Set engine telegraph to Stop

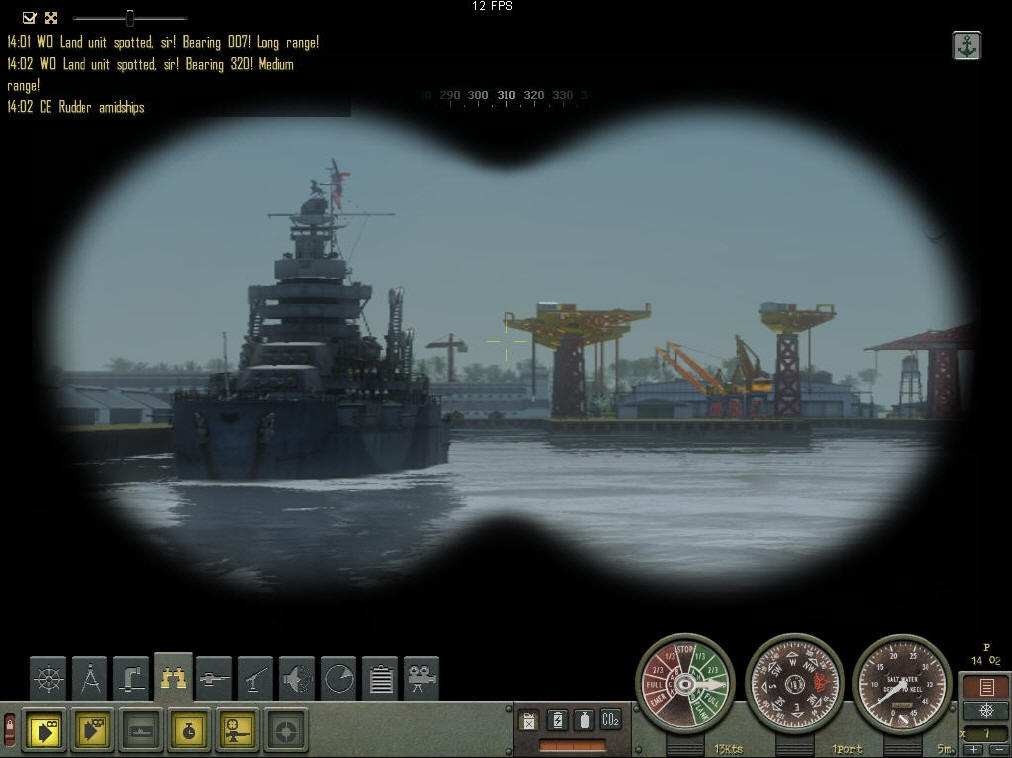click(x=685, y=651)
